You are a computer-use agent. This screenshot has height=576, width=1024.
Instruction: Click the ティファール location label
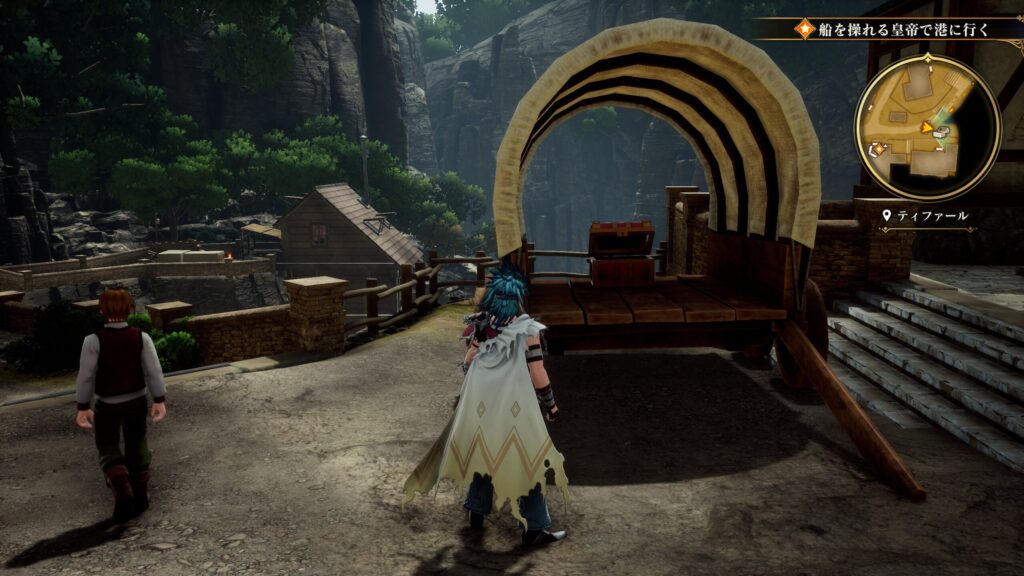coord(932,215)
